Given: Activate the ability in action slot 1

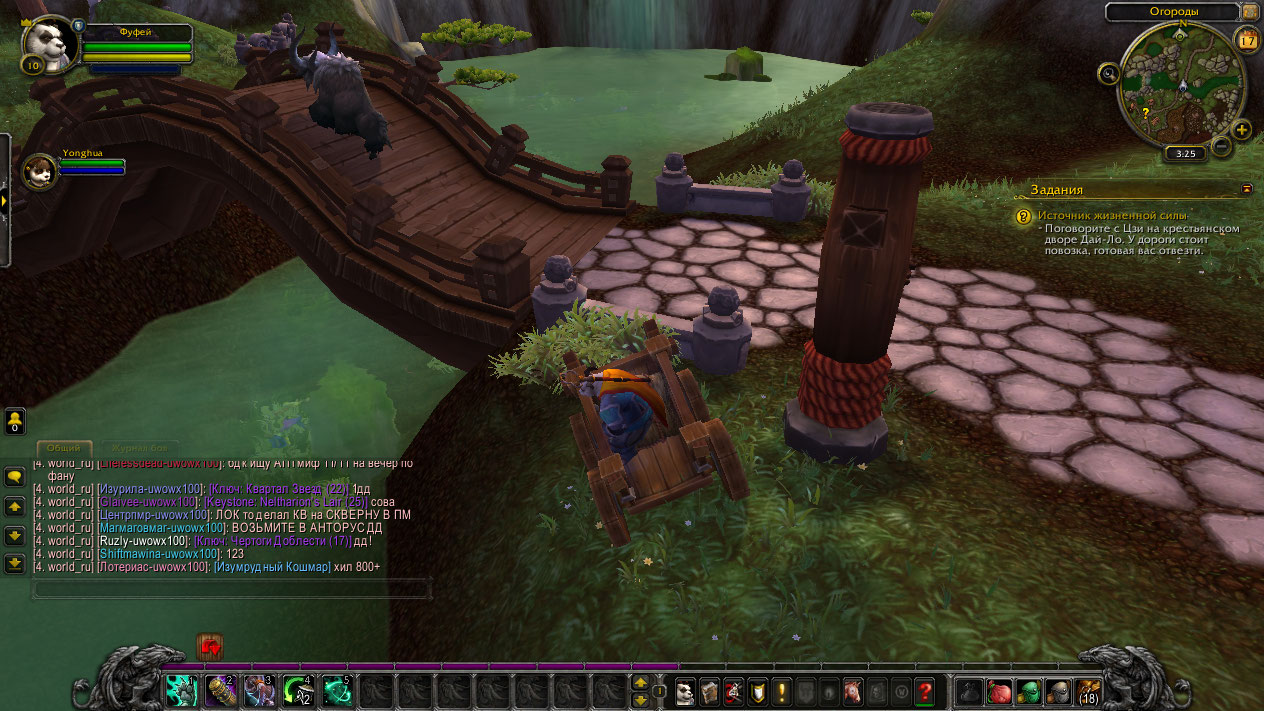Looking at the screenshot, I should (x=181, y=691).
